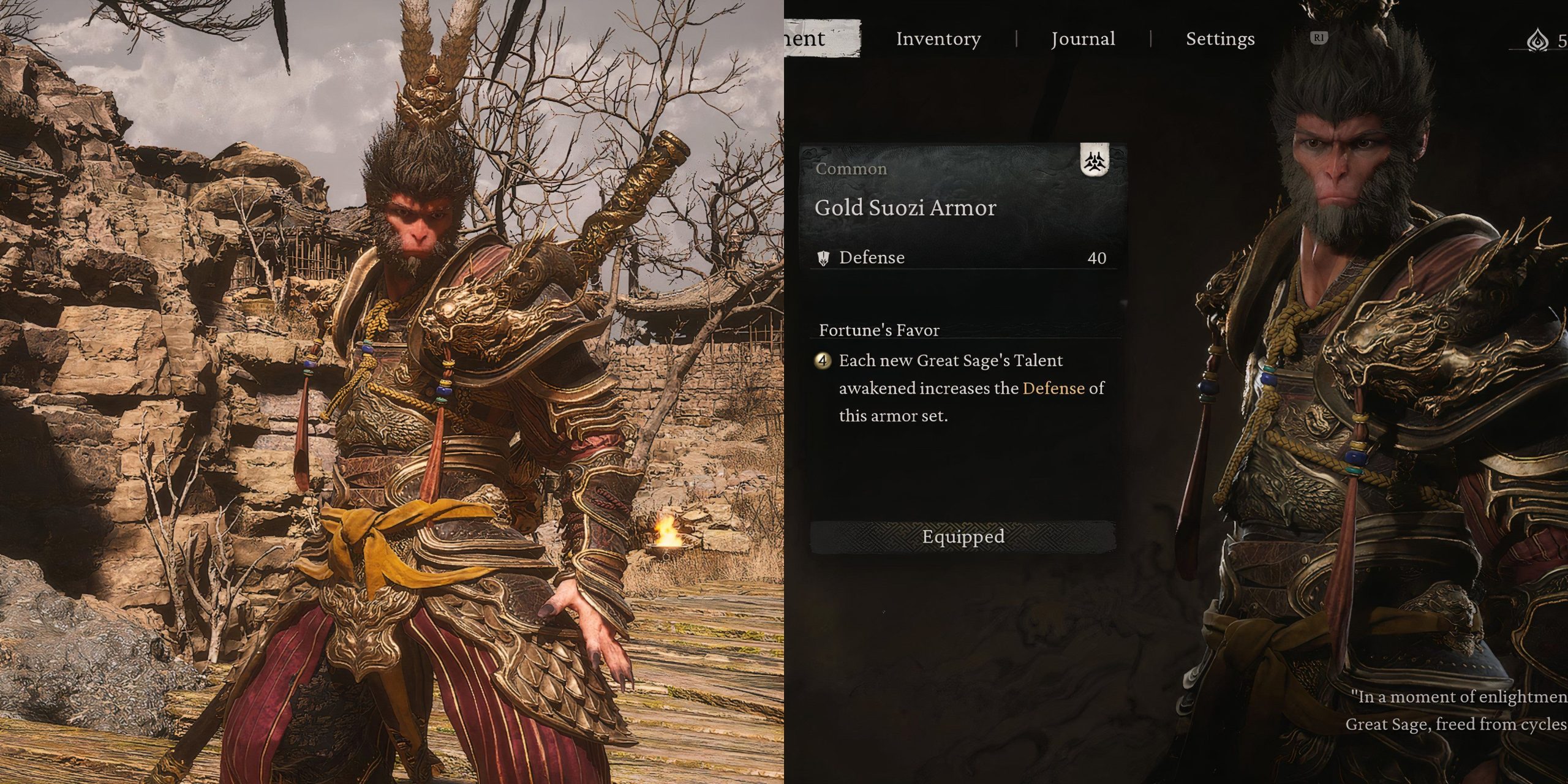
Task: Select the partially visible Equipment tab
Action: click(x=822, y=39)
